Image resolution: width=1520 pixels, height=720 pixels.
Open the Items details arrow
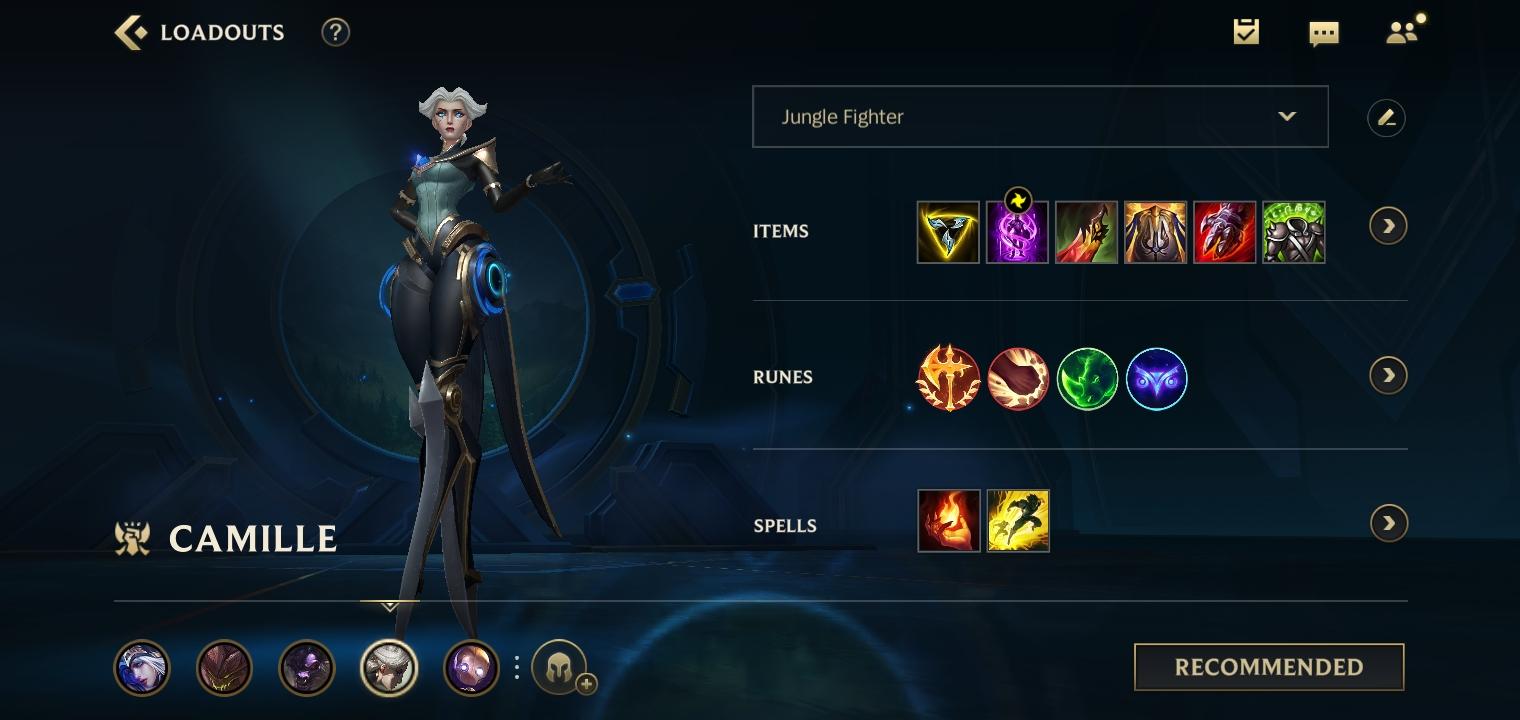1388,226
